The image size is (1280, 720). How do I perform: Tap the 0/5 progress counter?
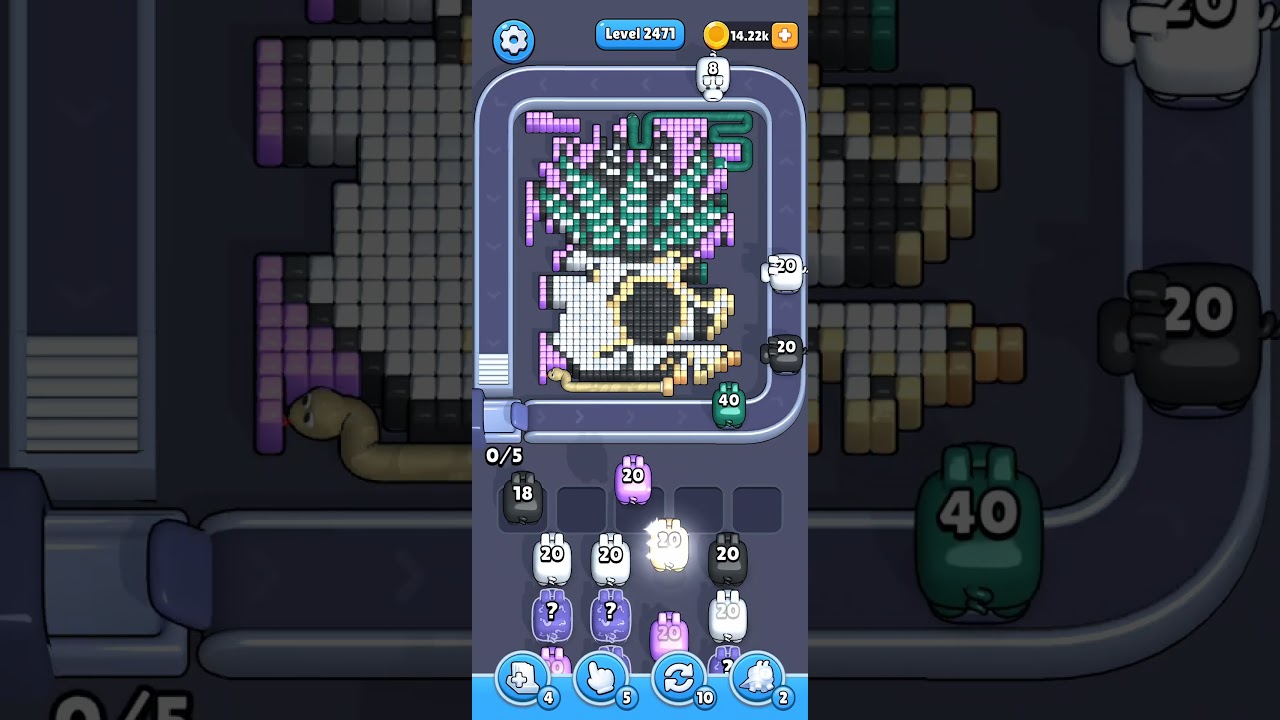pos(502,455)
